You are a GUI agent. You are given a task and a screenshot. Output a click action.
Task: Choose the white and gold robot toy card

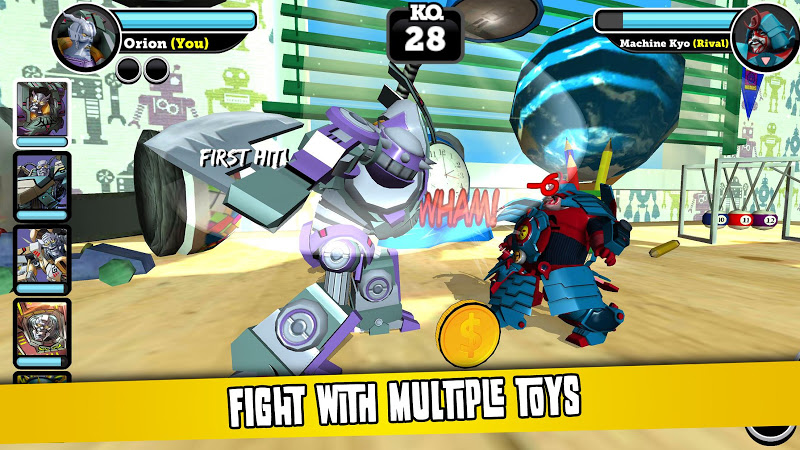coord(42,255)
